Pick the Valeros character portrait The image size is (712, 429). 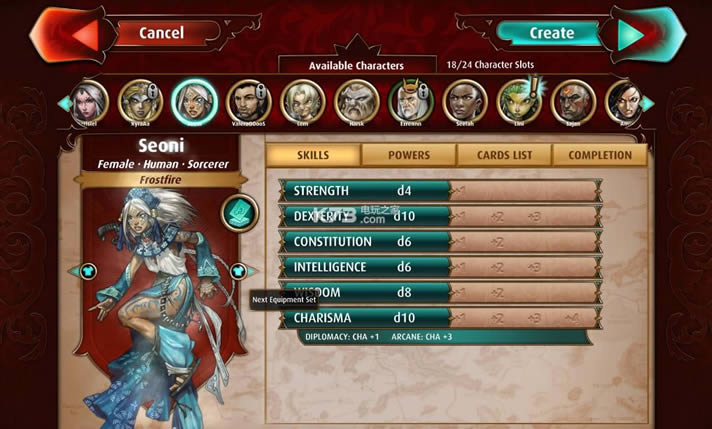[248, 101]
